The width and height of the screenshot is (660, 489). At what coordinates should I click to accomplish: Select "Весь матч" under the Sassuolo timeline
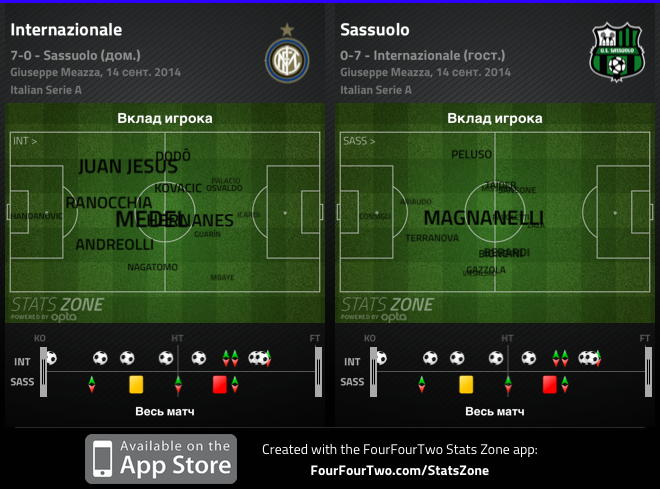tap(495, 411)
